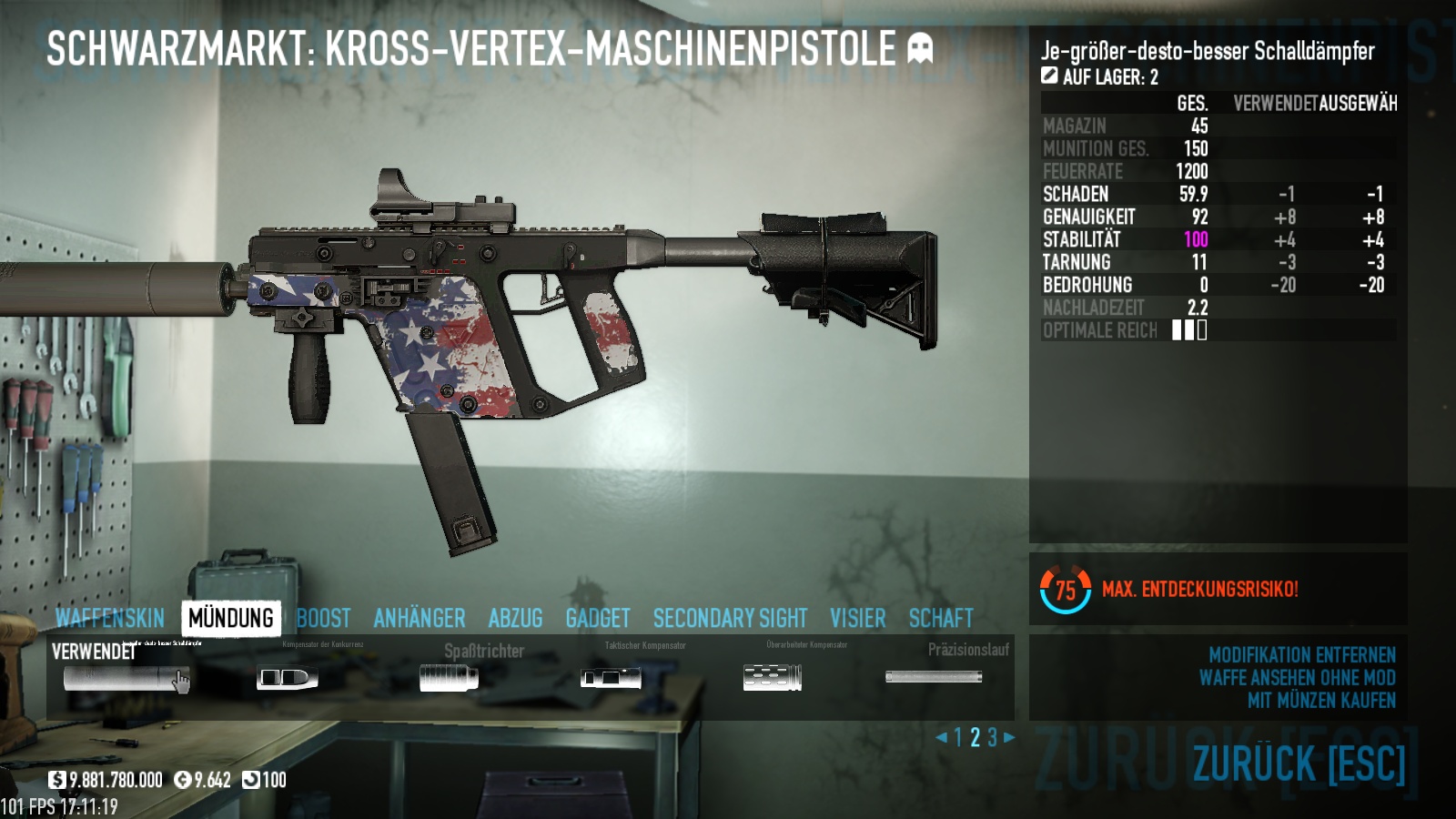
Task: Switch to the Gadget tab
Action: click(x=598, y=619)
